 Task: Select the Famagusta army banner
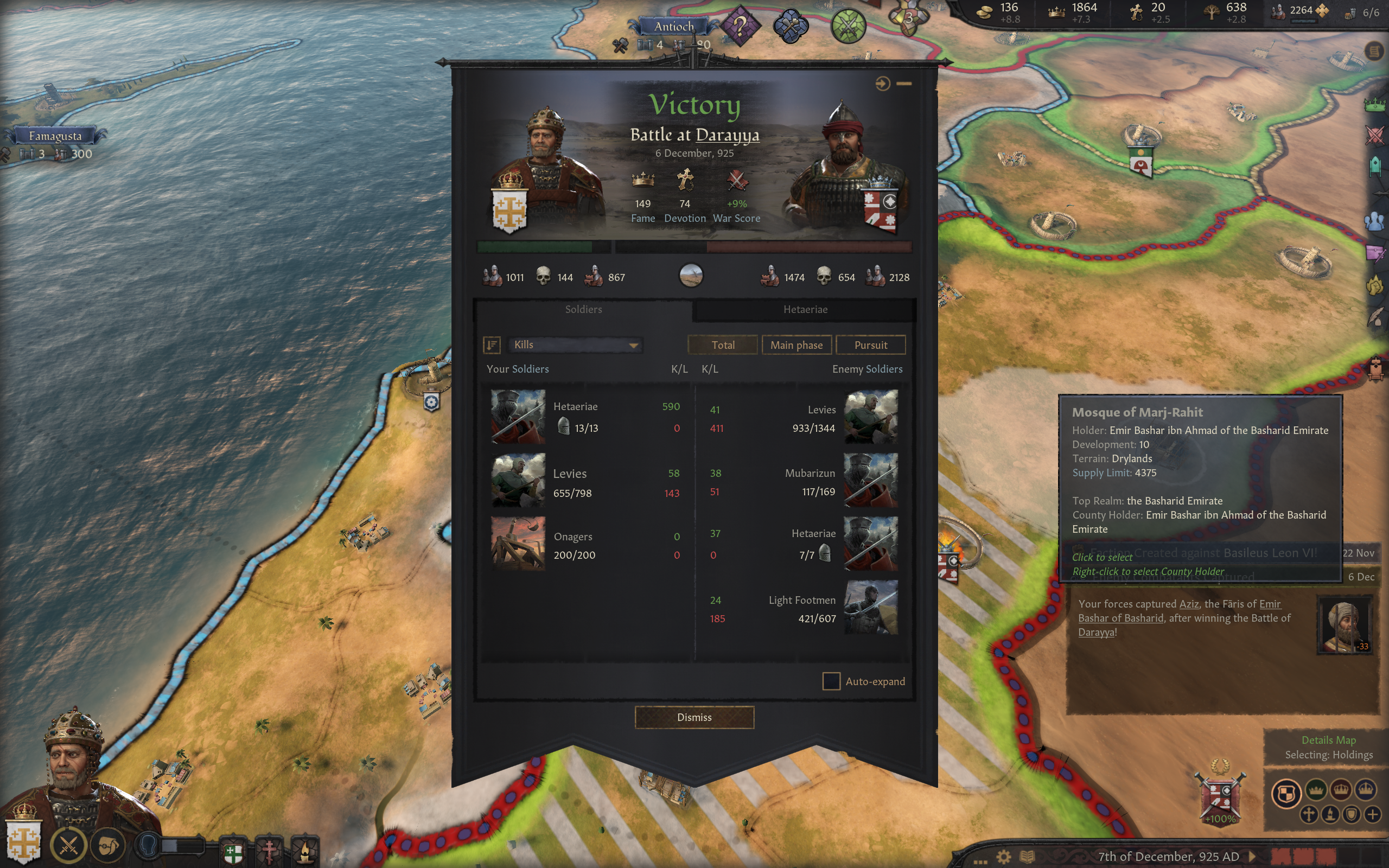coord(55,136)
